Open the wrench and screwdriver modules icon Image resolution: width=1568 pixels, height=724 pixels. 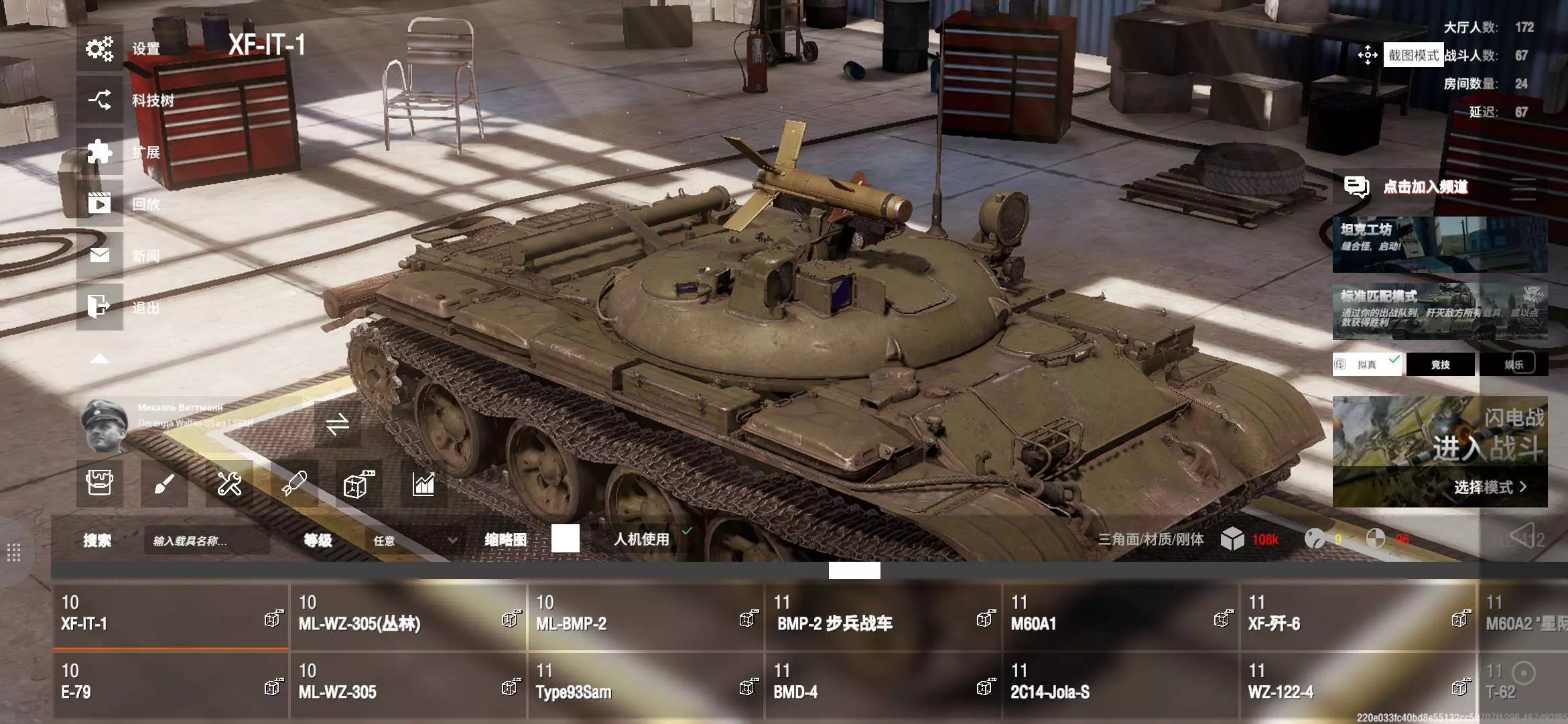(x=229, y=483)
